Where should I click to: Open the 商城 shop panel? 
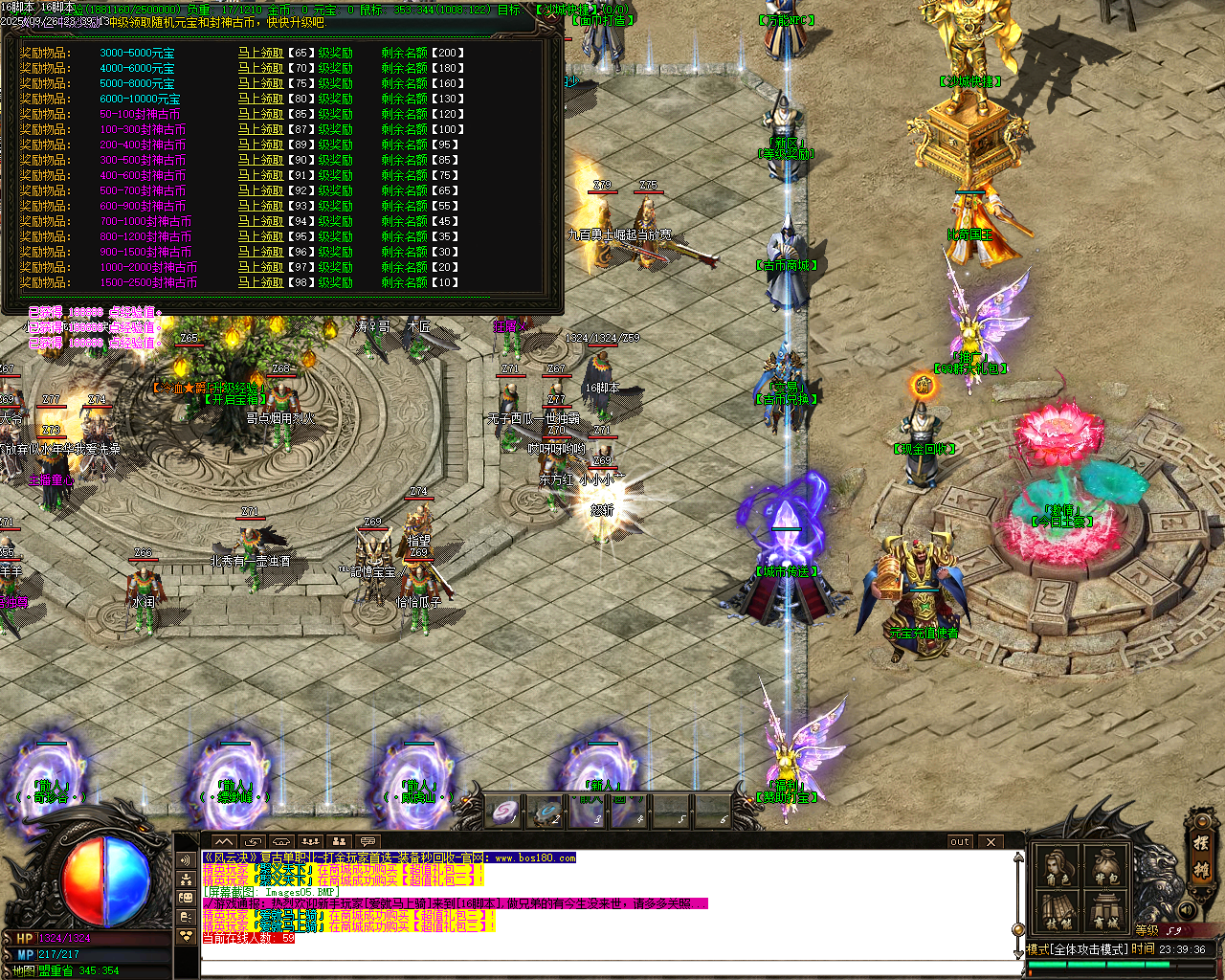click(1104, 911)
